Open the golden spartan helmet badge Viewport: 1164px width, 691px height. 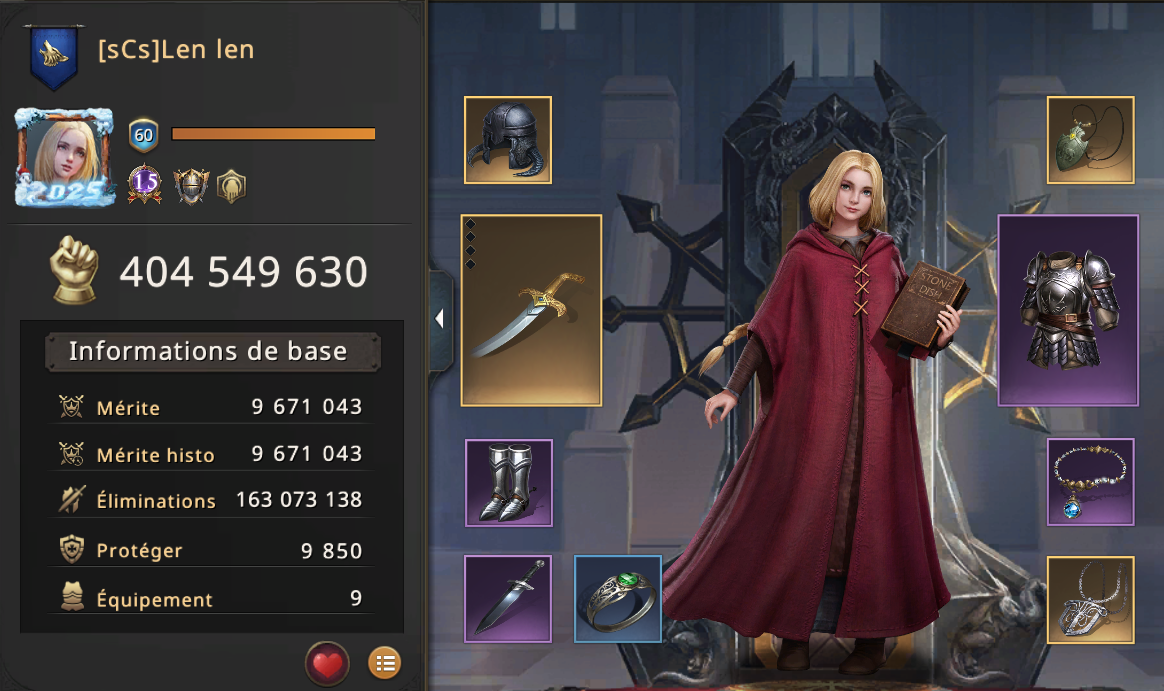231,185
